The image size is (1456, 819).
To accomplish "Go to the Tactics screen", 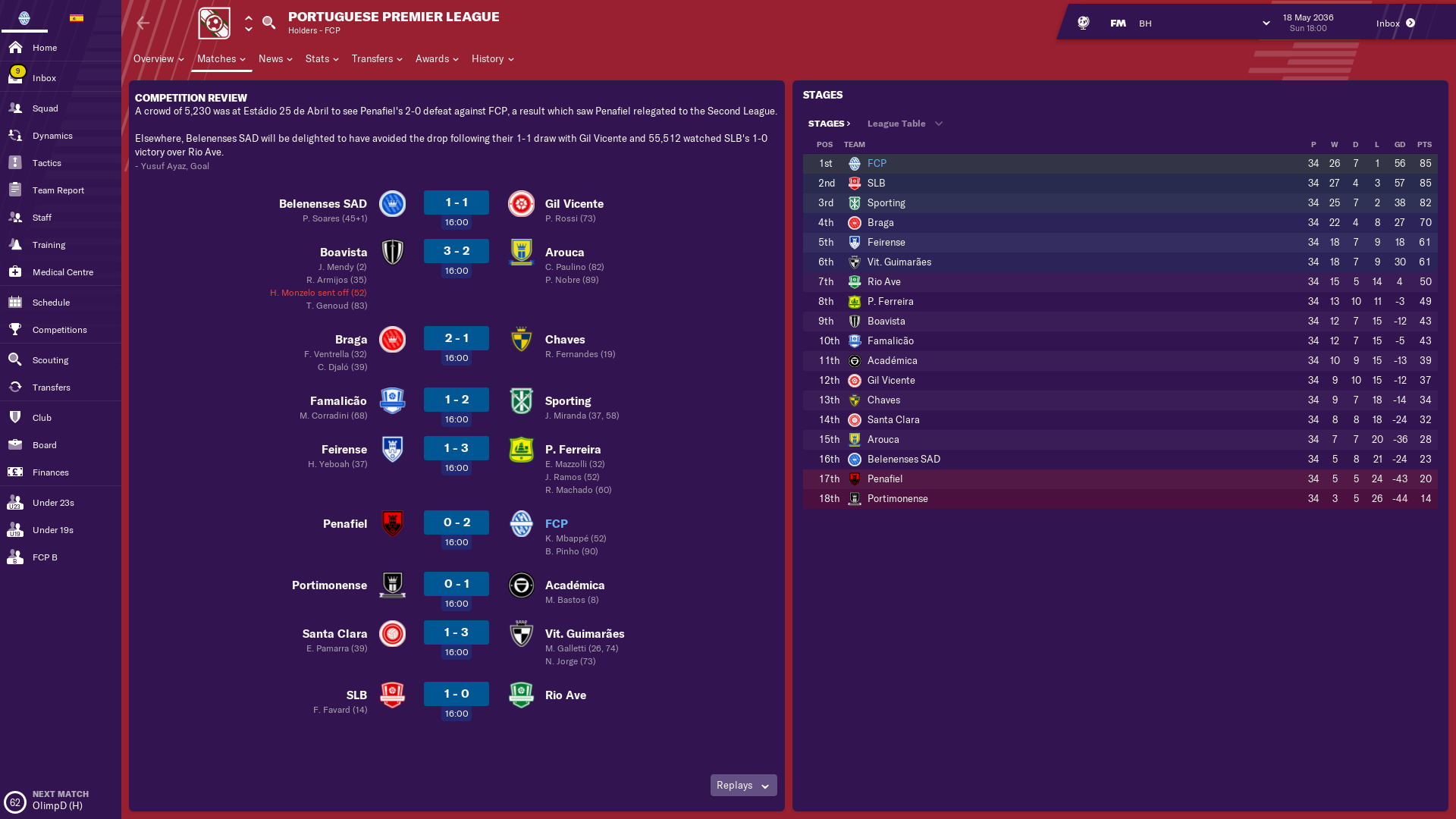I will pos(46,163).
